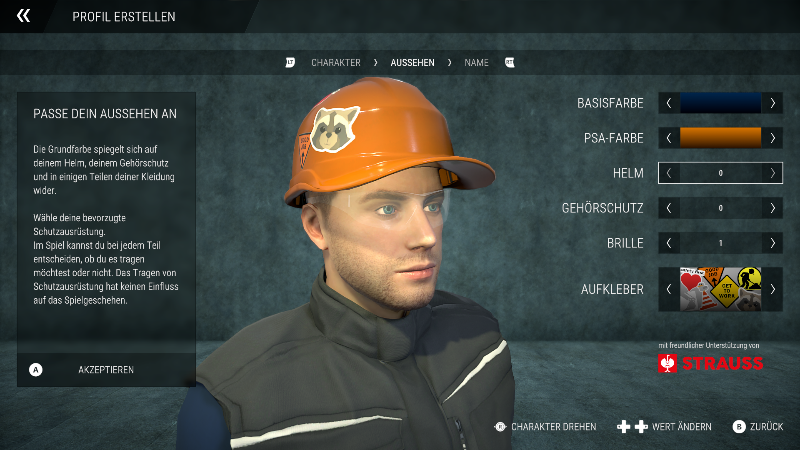Switch to next Gehörschutz option
The height and width of the screenshot is (450, 800).
click(772, 208)
